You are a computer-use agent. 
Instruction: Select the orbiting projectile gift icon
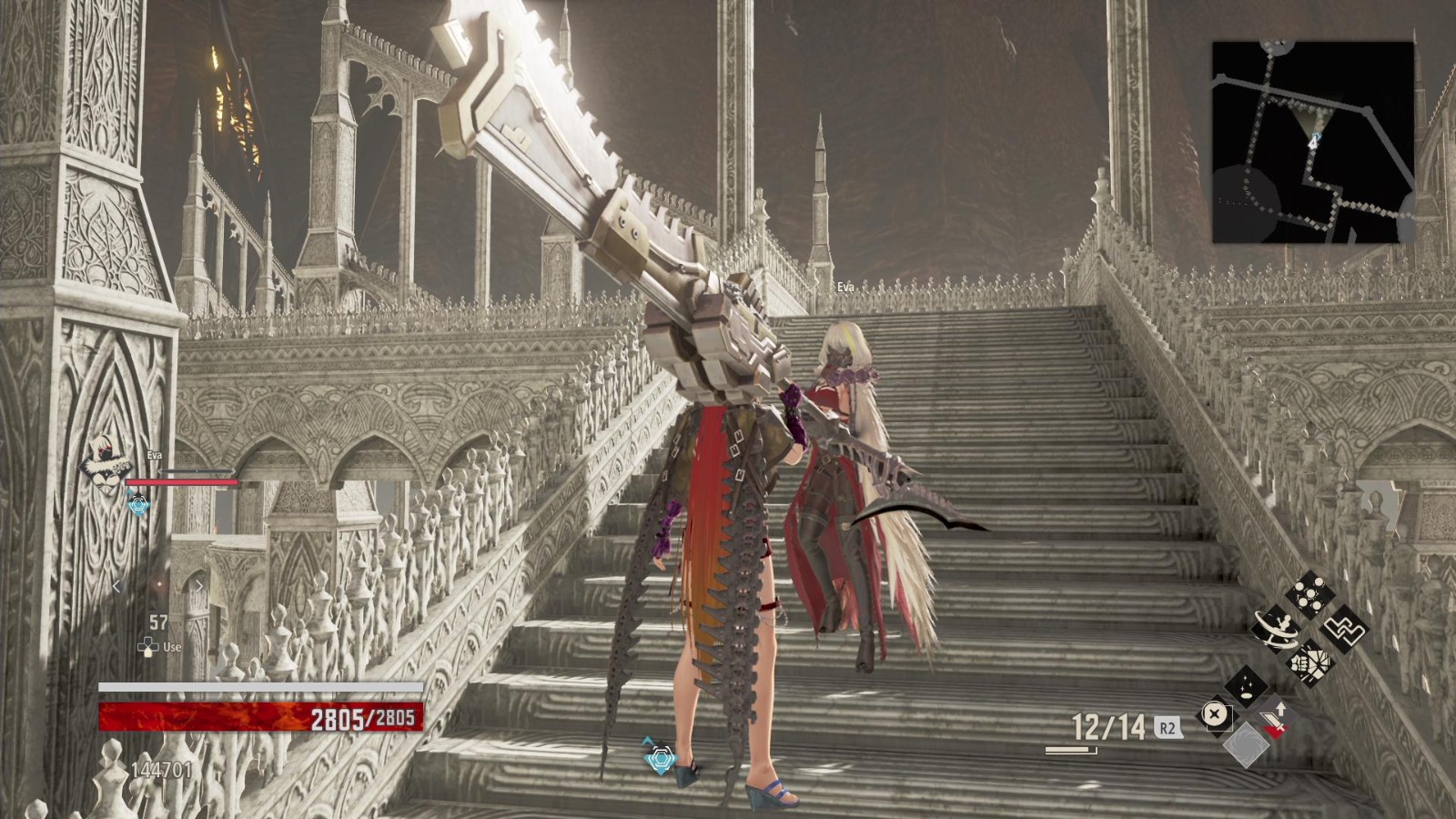1276,628
